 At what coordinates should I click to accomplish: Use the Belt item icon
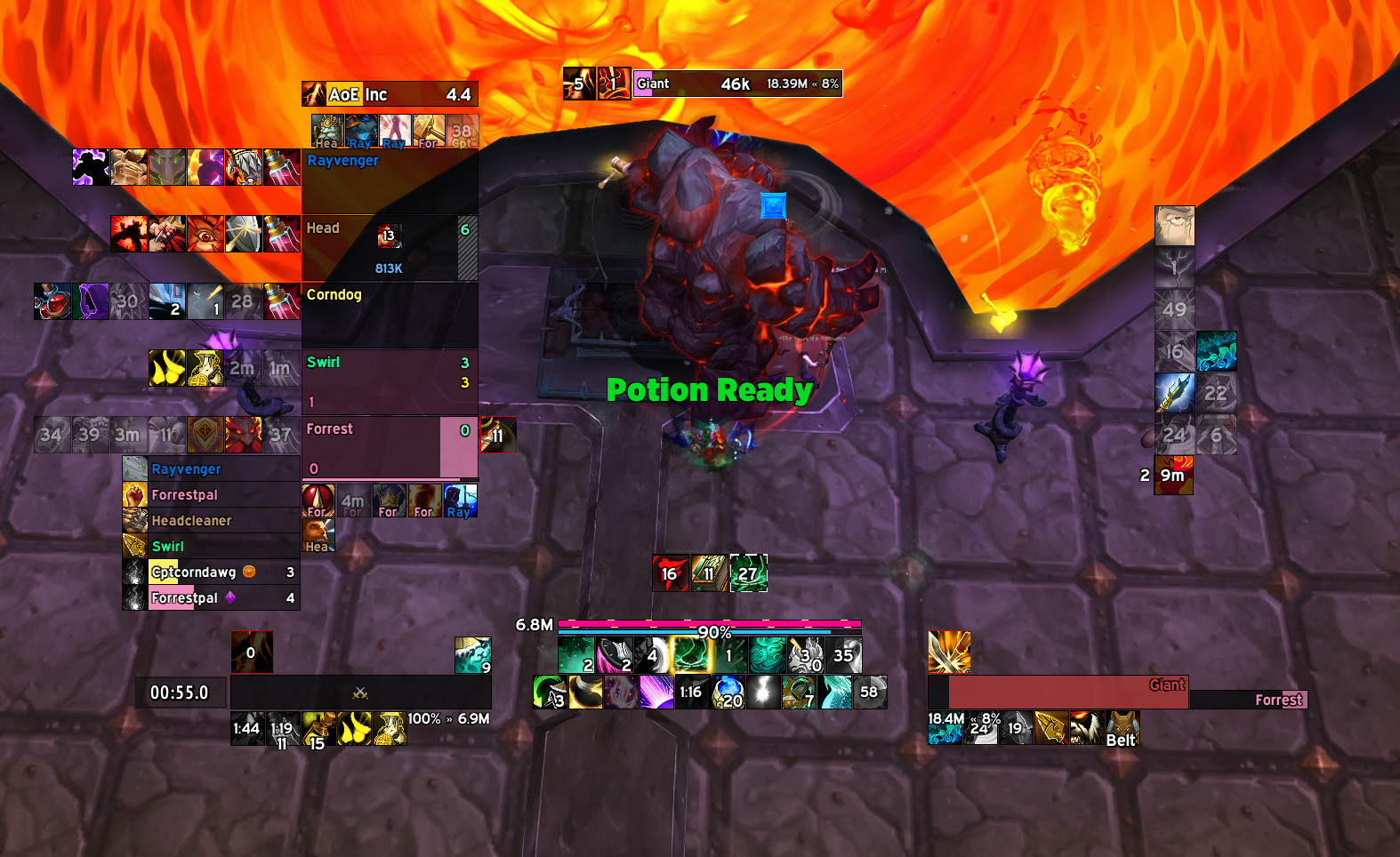tap(1122, 728)
